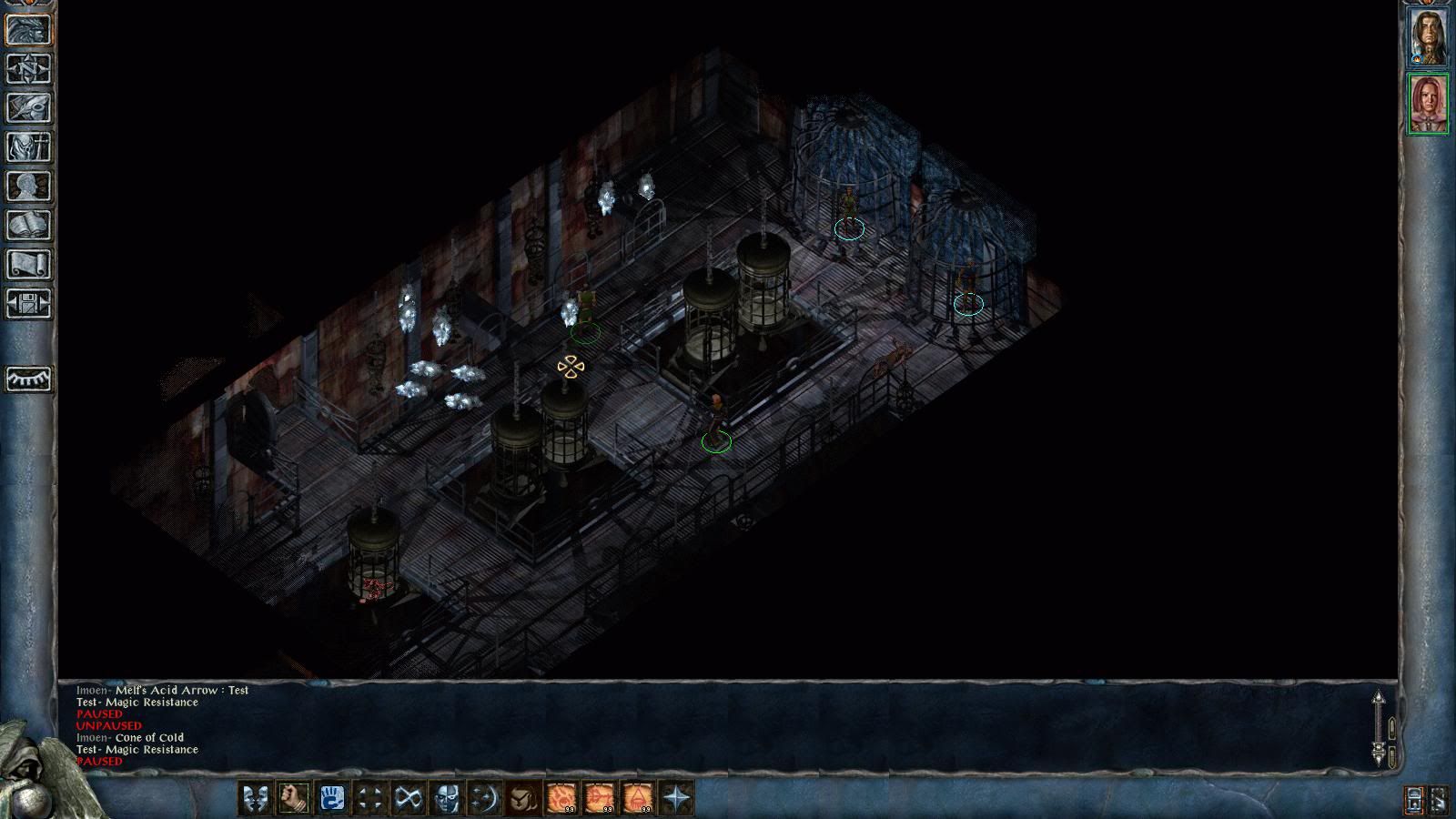Click the rest button with the closed eye

click(28, 378)
